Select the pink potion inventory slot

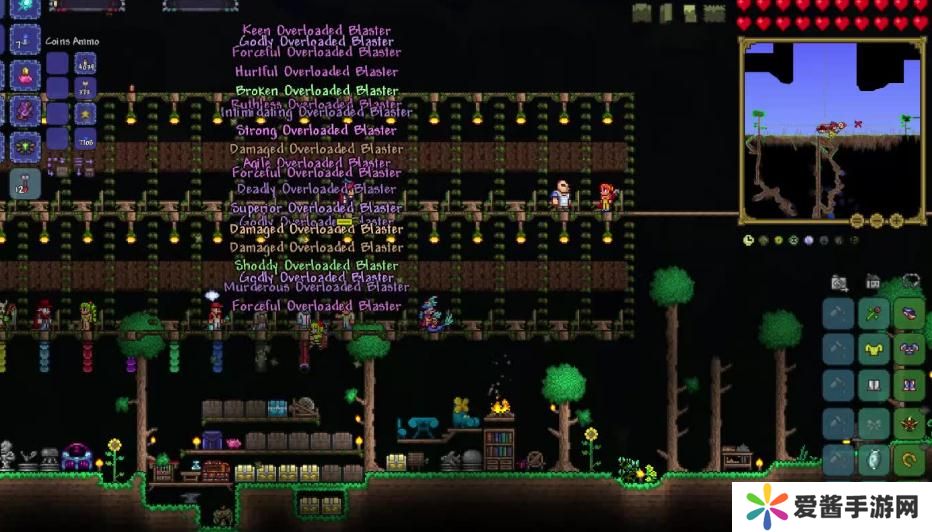click(x=24, y=75)
